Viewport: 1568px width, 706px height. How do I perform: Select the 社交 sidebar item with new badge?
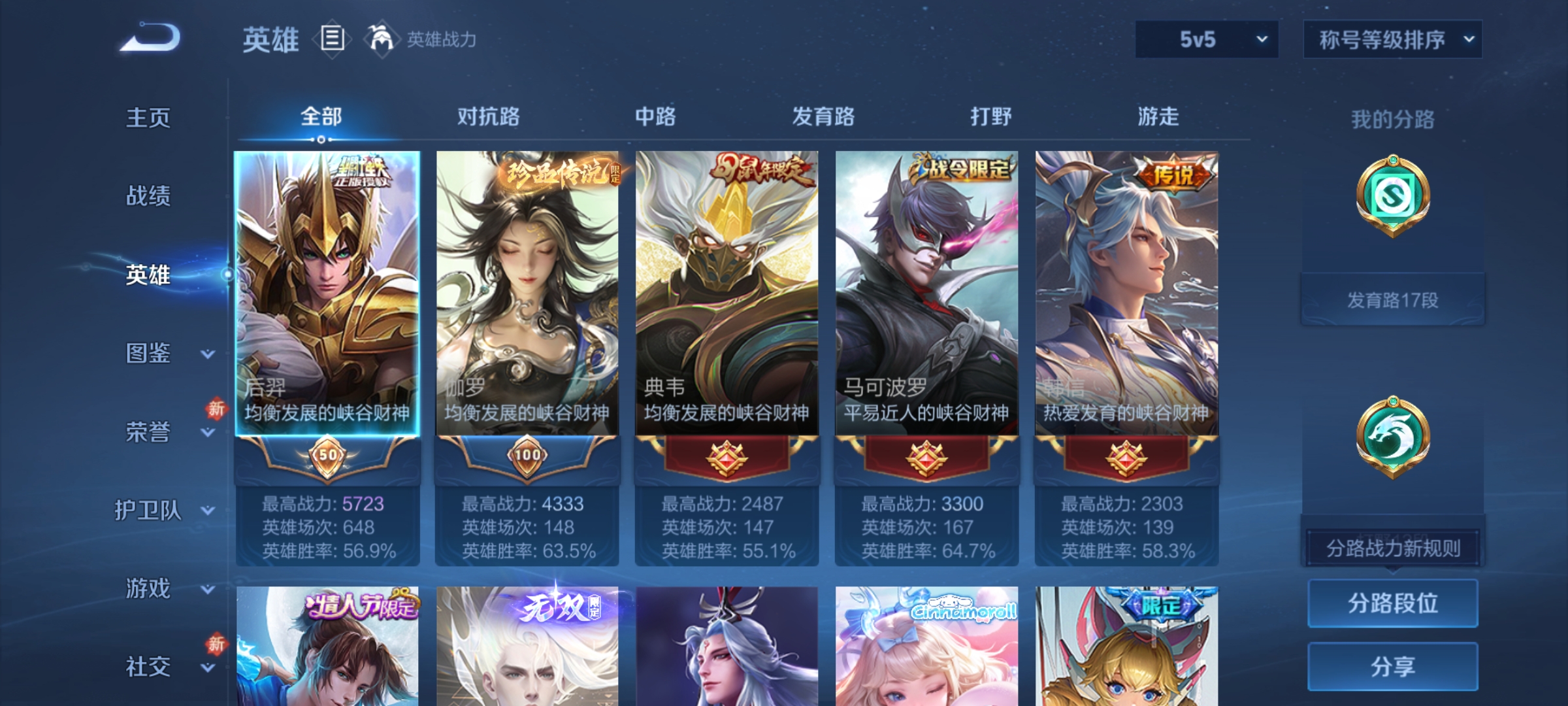click(147, 665)
